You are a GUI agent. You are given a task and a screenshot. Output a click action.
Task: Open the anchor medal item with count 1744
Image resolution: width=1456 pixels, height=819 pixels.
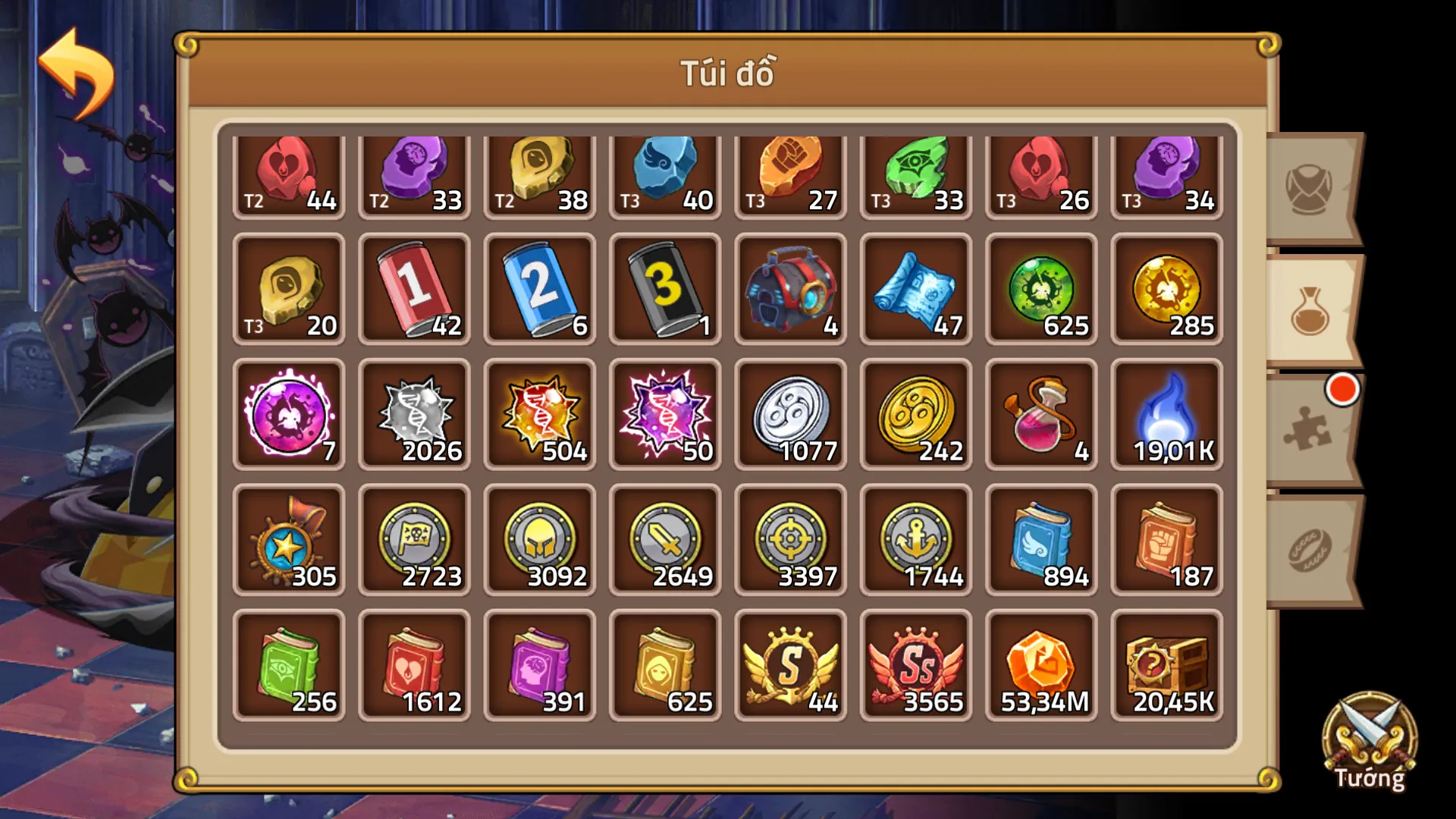point(915,540)
